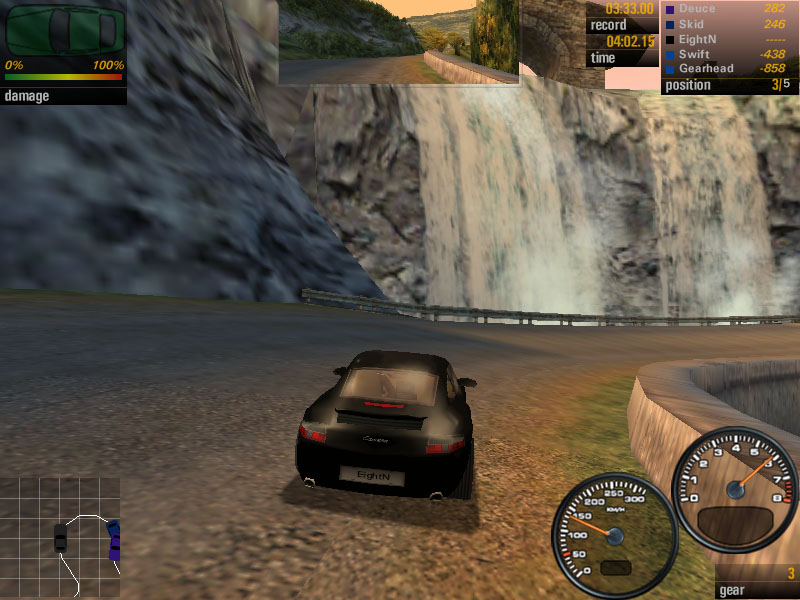This screenshot has height=600, width=800.
Task: Click the track minimap
Action: 60,538
